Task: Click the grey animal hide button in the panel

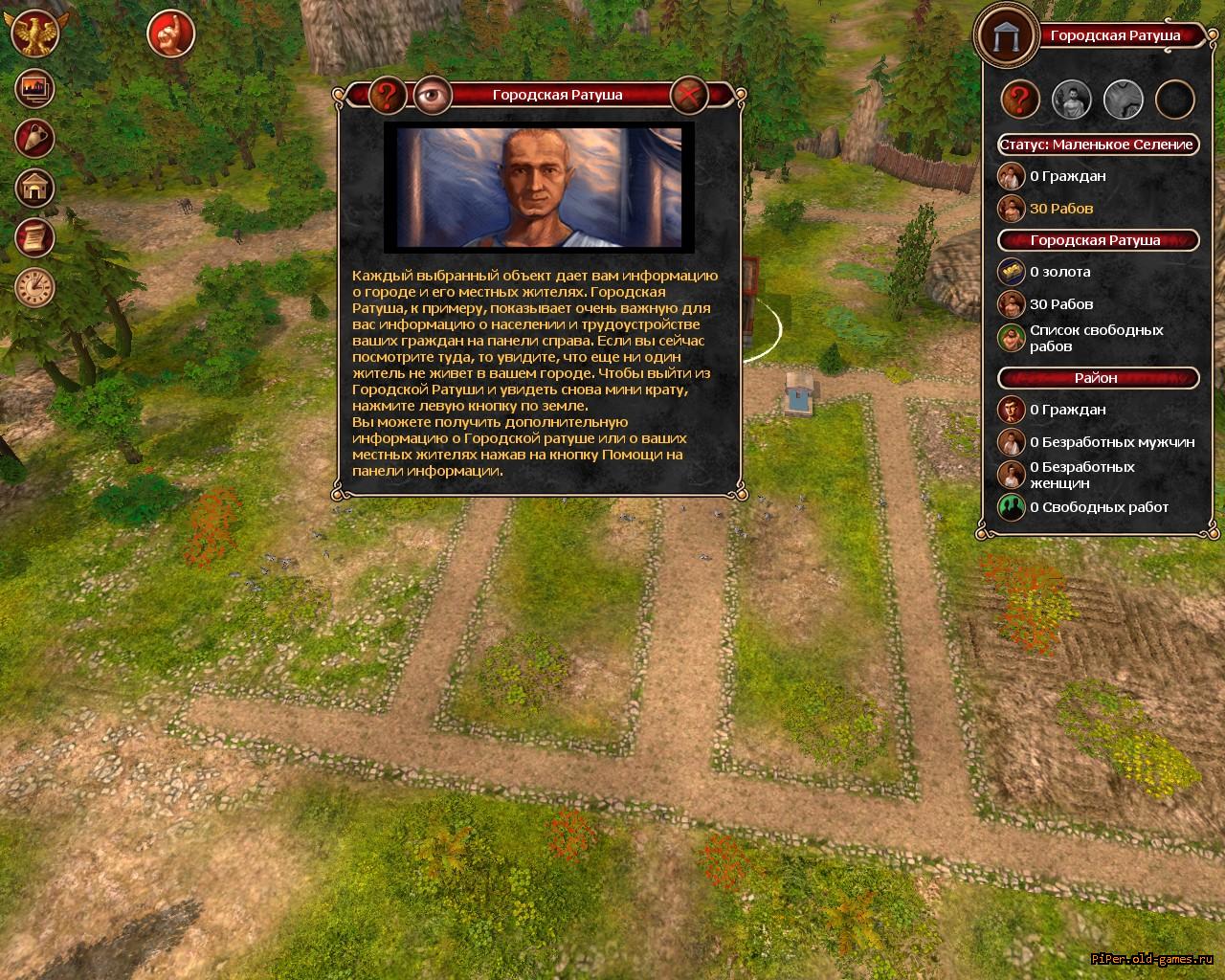Action: (1124, 99)
